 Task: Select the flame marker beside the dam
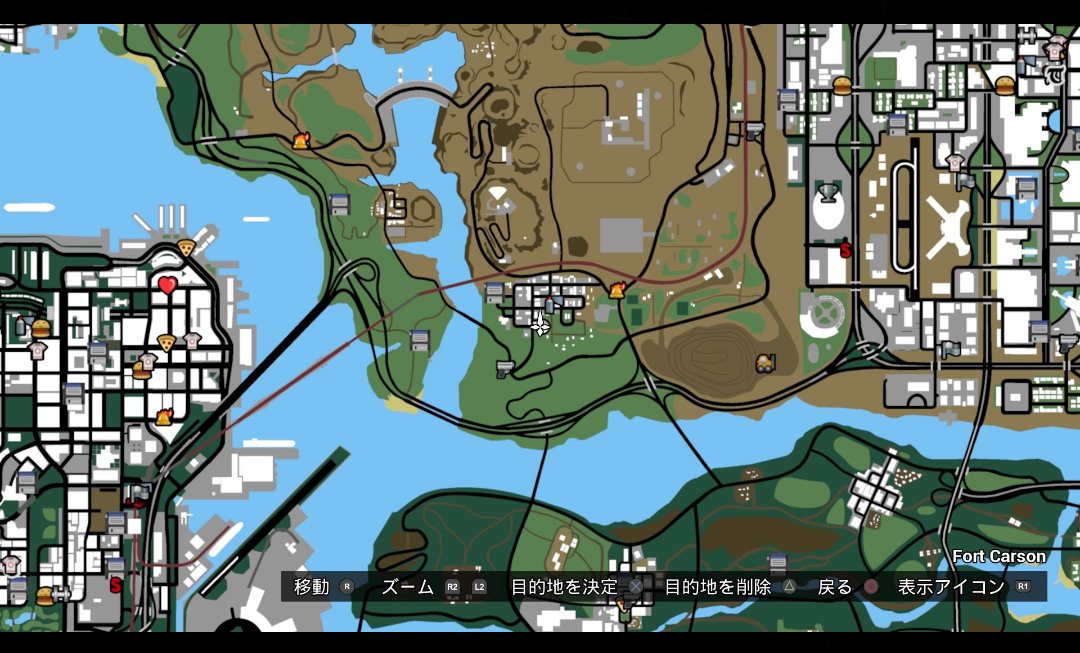pos(300,142)
